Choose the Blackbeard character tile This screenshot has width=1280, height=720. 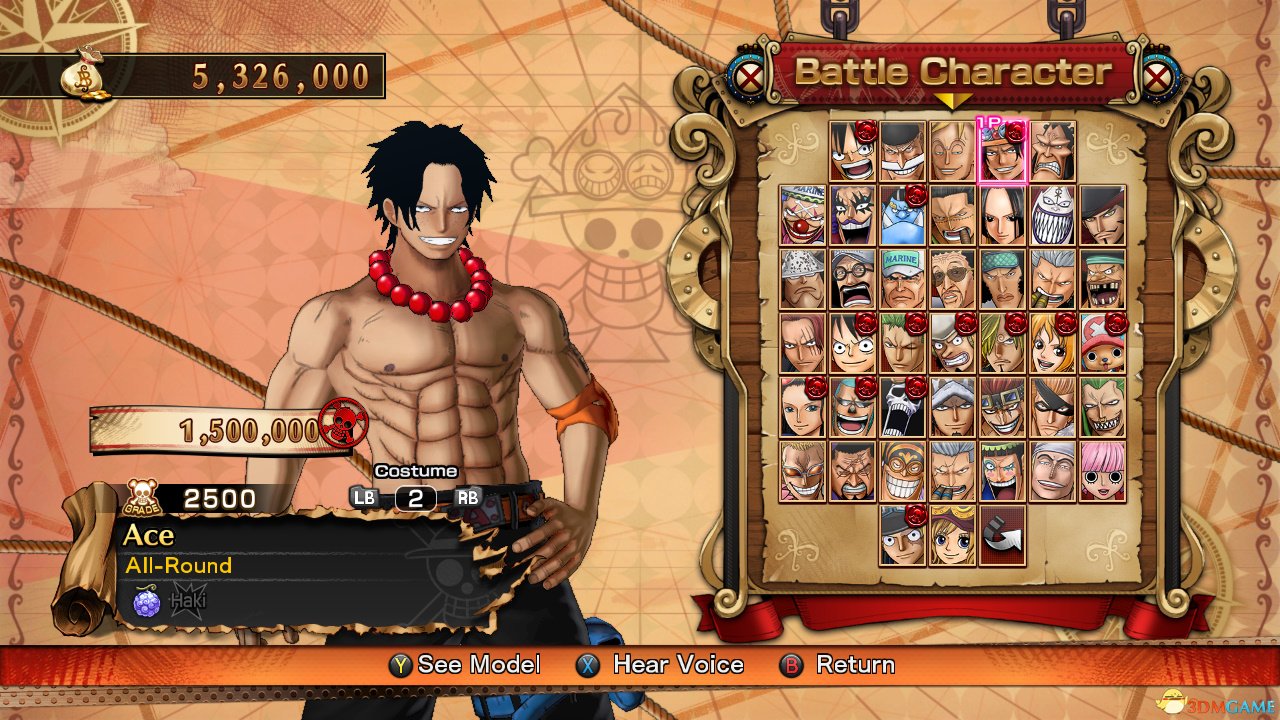coord(853,214)
